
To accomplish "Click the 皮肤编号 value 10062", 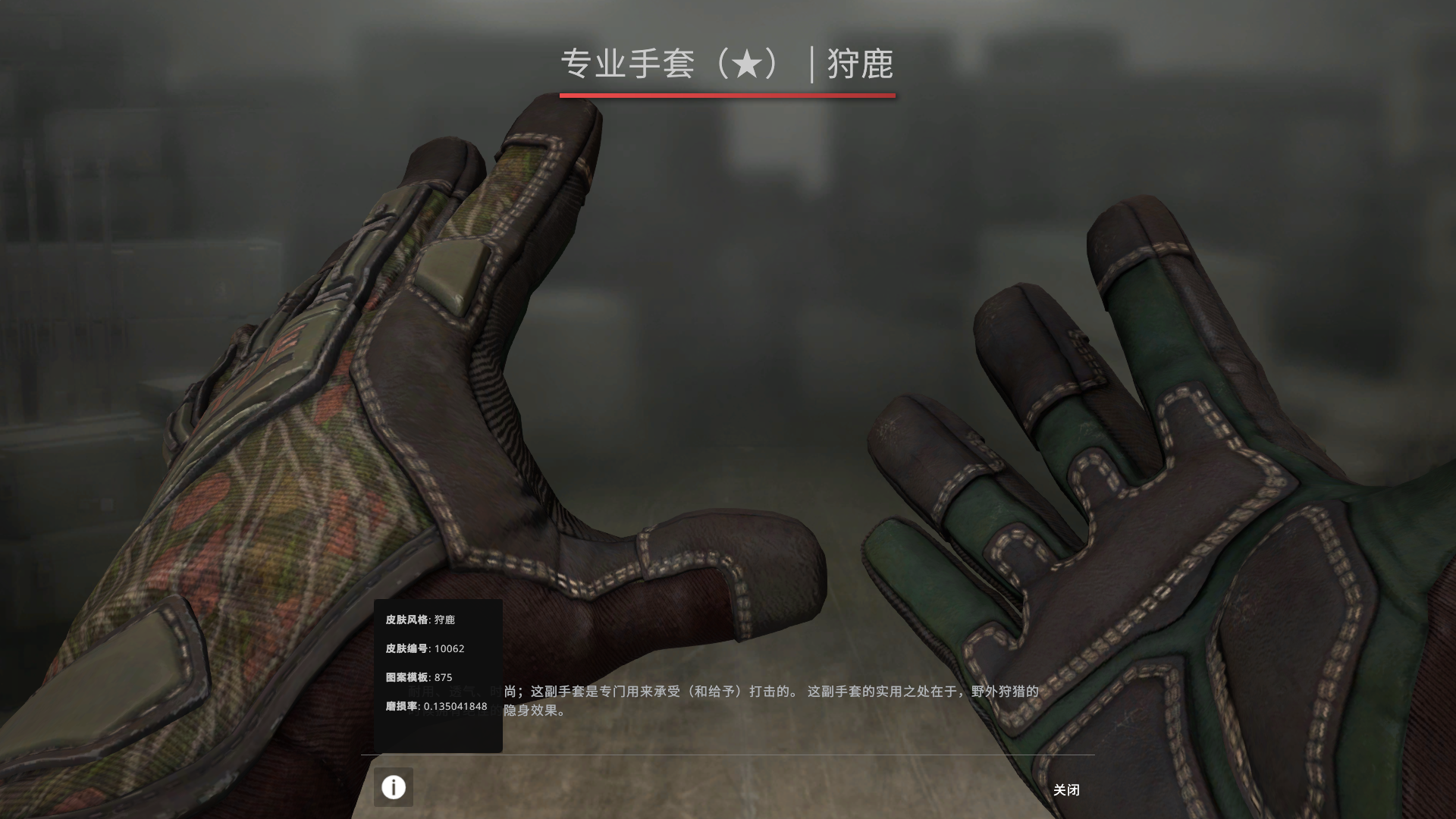I will pyautogui.click(x=451, y=648).
